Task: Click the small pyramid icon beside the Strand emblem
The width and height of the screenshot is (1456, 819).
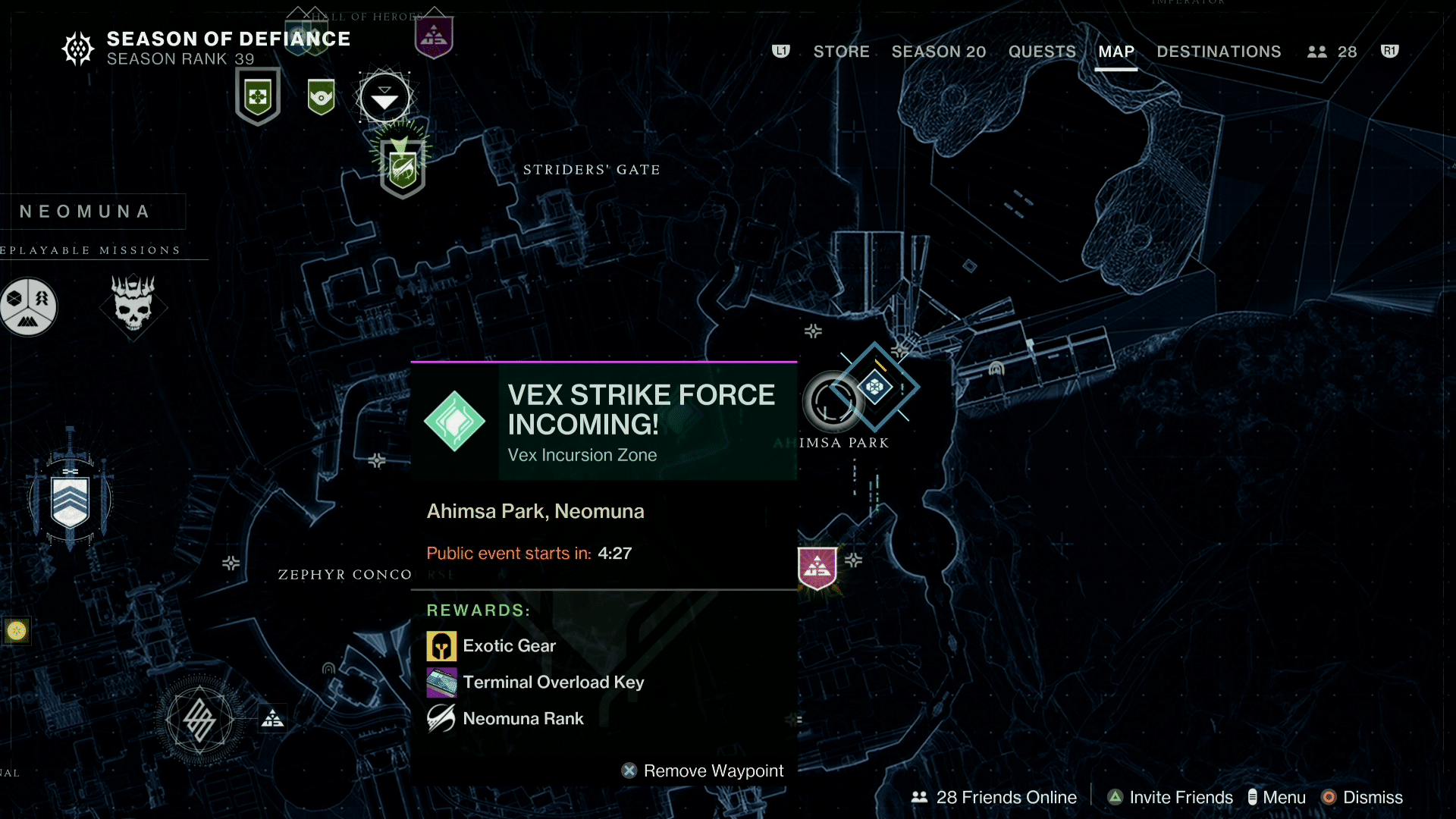Action: pos(272,717)
